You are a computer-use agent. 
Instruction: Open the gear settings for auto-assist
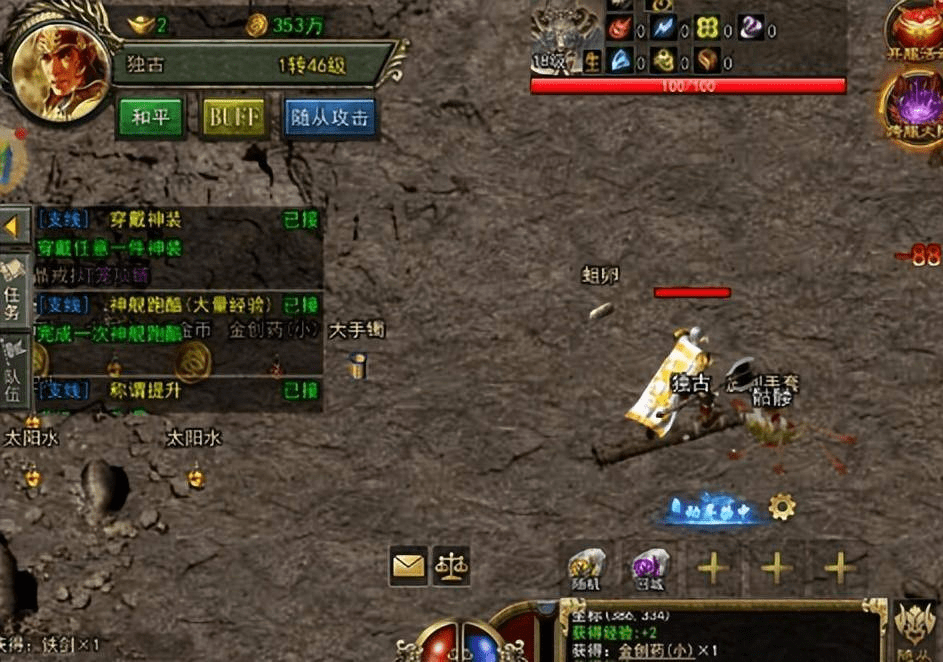782,507
